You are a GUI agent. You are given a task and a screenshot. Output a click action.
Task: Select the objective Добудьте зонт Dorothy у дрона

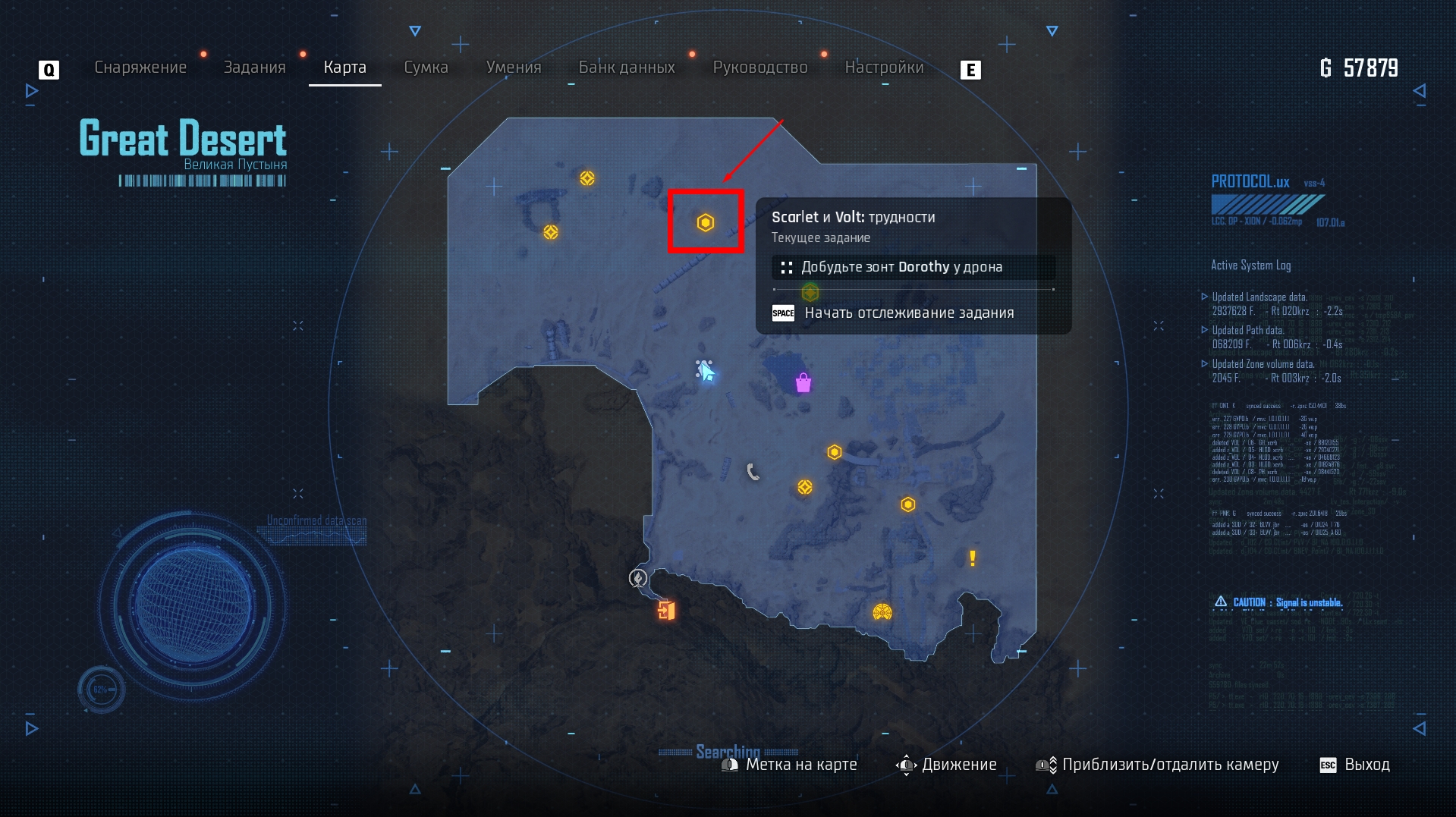901,267
